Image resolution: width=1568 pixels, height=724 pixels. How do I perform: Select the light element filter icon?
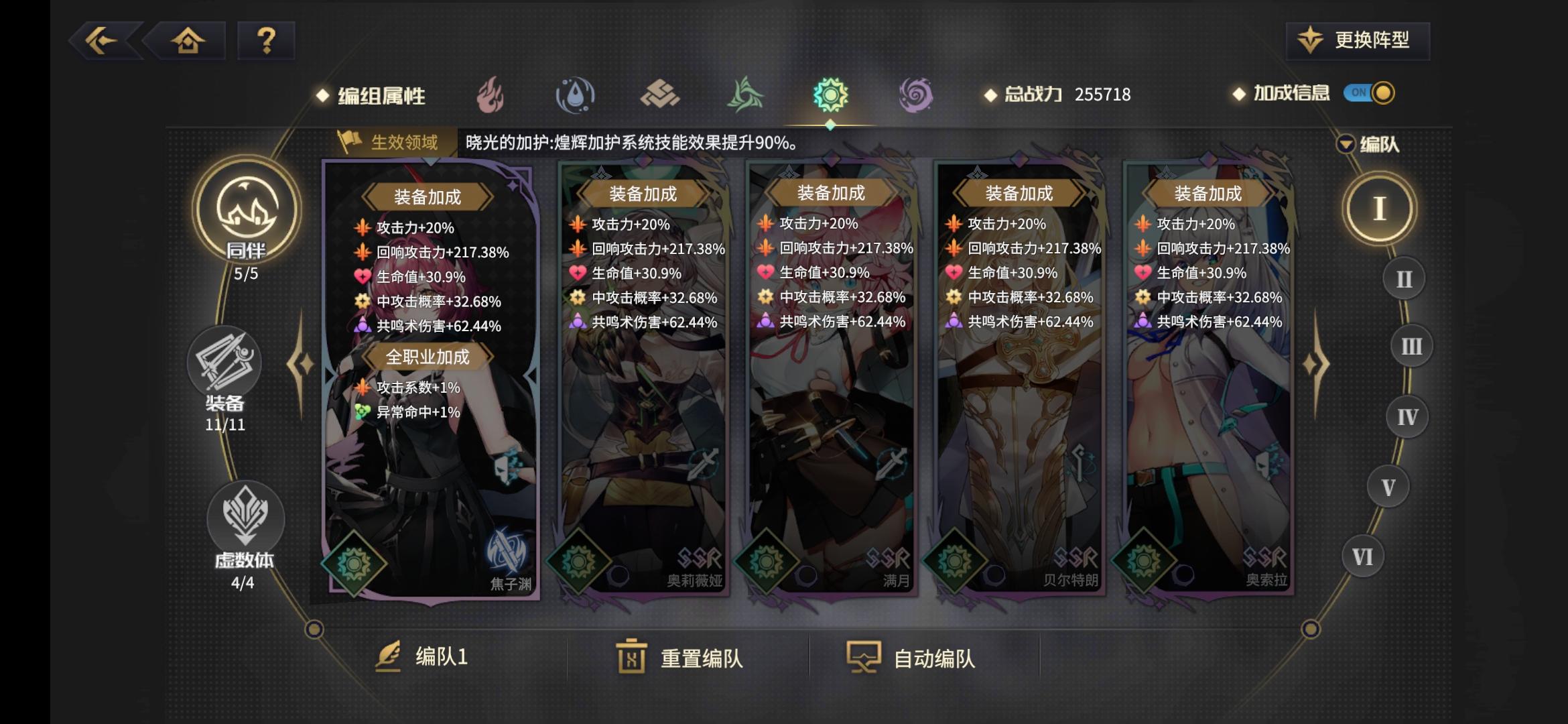click(x=832, y=95)
